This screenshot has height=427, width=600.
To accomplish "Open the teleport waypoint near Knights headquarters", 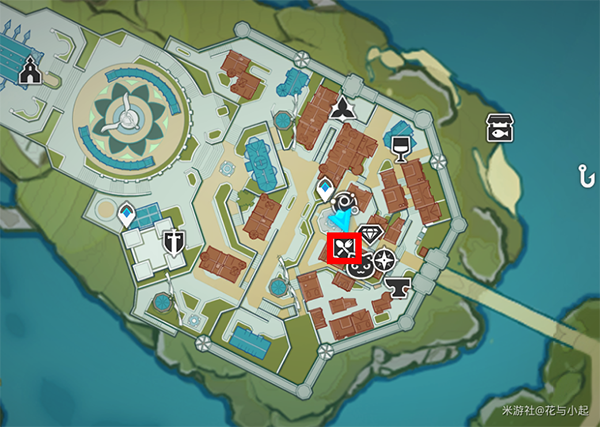I will click(x=127, y=214).
